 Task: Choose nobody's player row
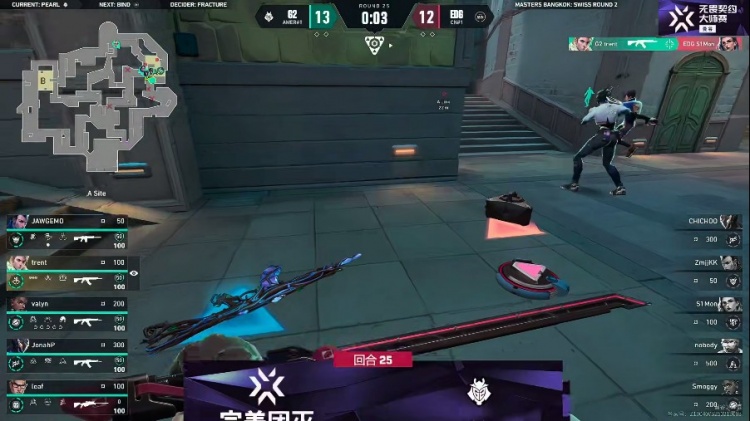(711, 353)
